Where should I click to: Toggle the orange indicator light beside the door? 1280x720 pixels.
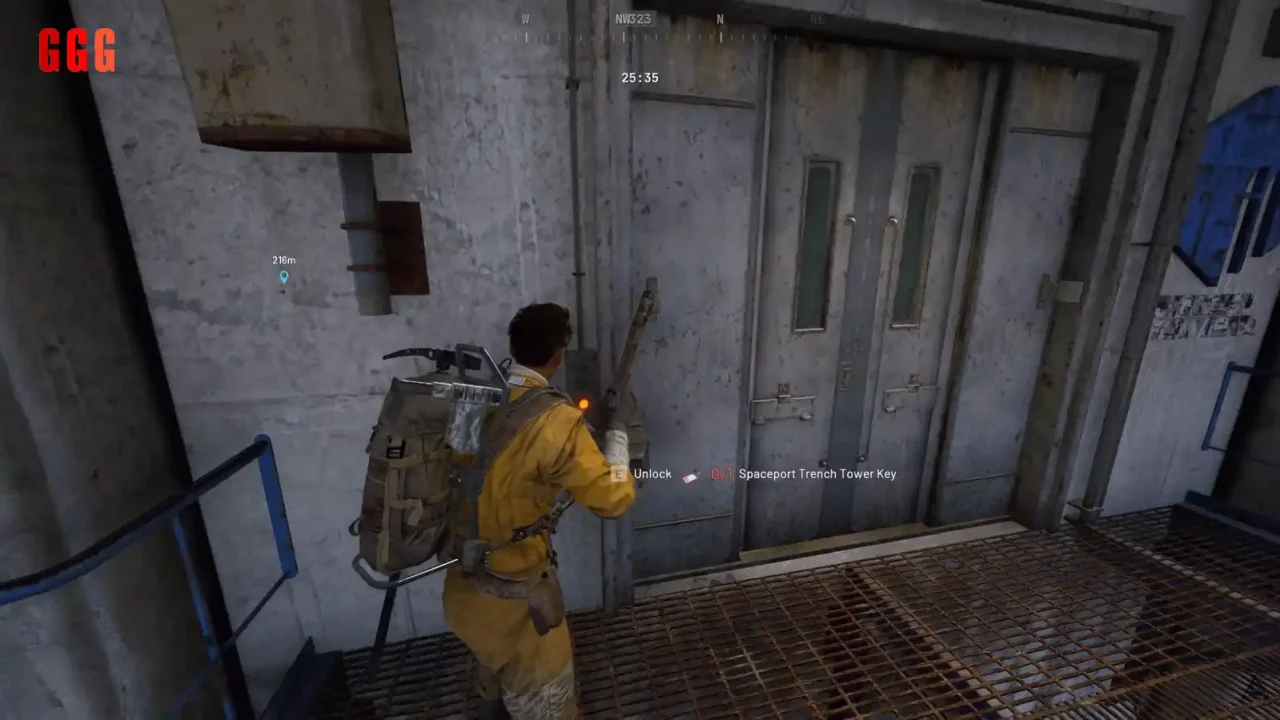(584, 402)
